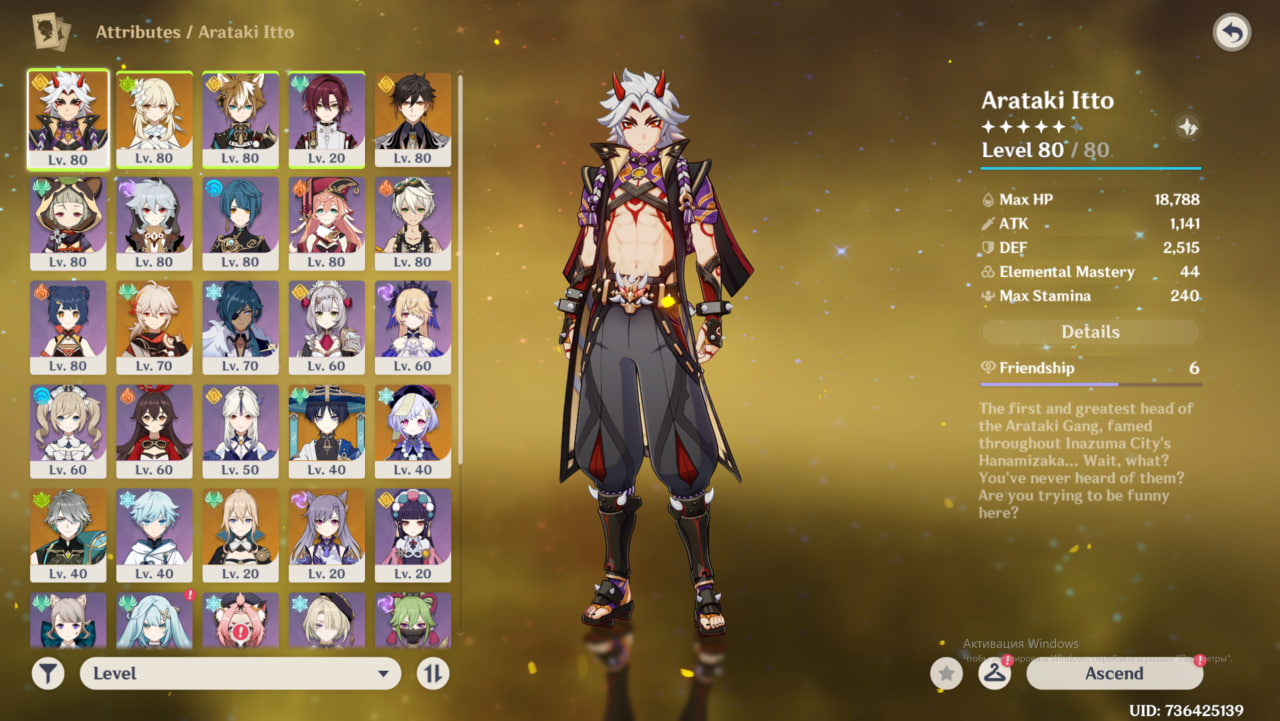Select Xingqiu's portrait
Screen dimensions: 1280x721
241,222
